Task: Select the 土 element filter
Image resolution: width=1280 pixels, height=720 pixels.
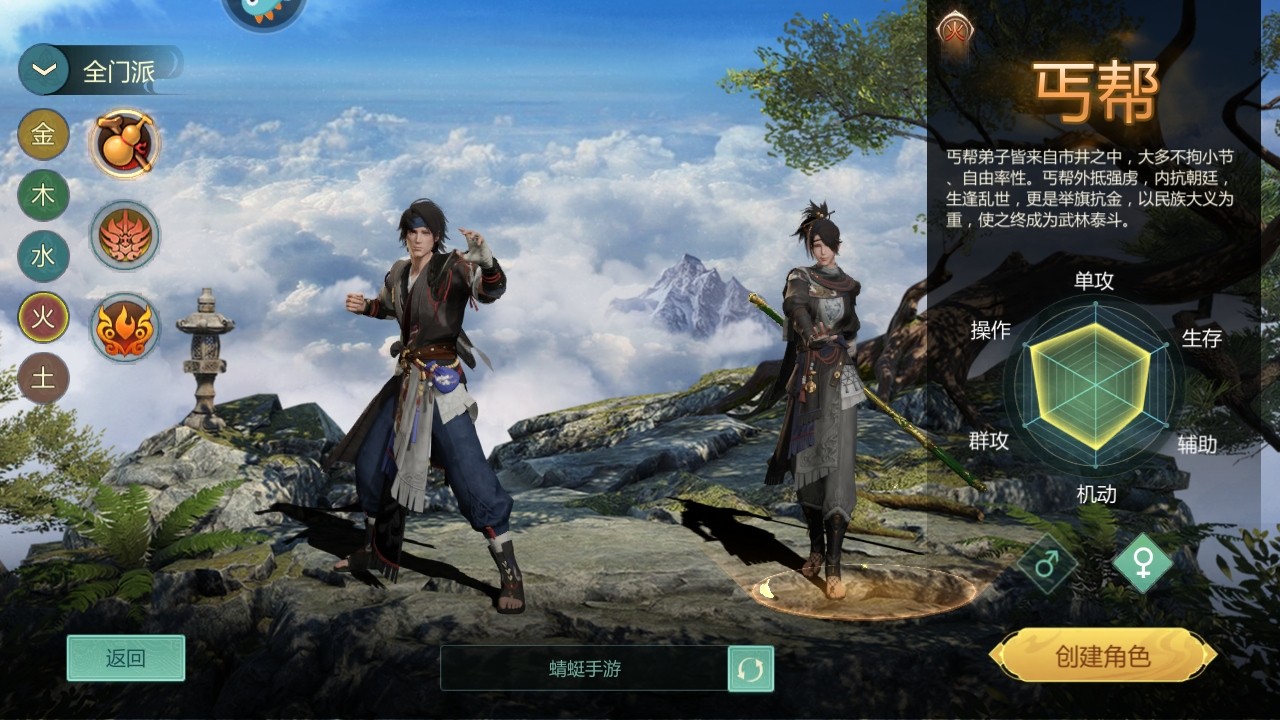Action: click(x=43, y=378)
